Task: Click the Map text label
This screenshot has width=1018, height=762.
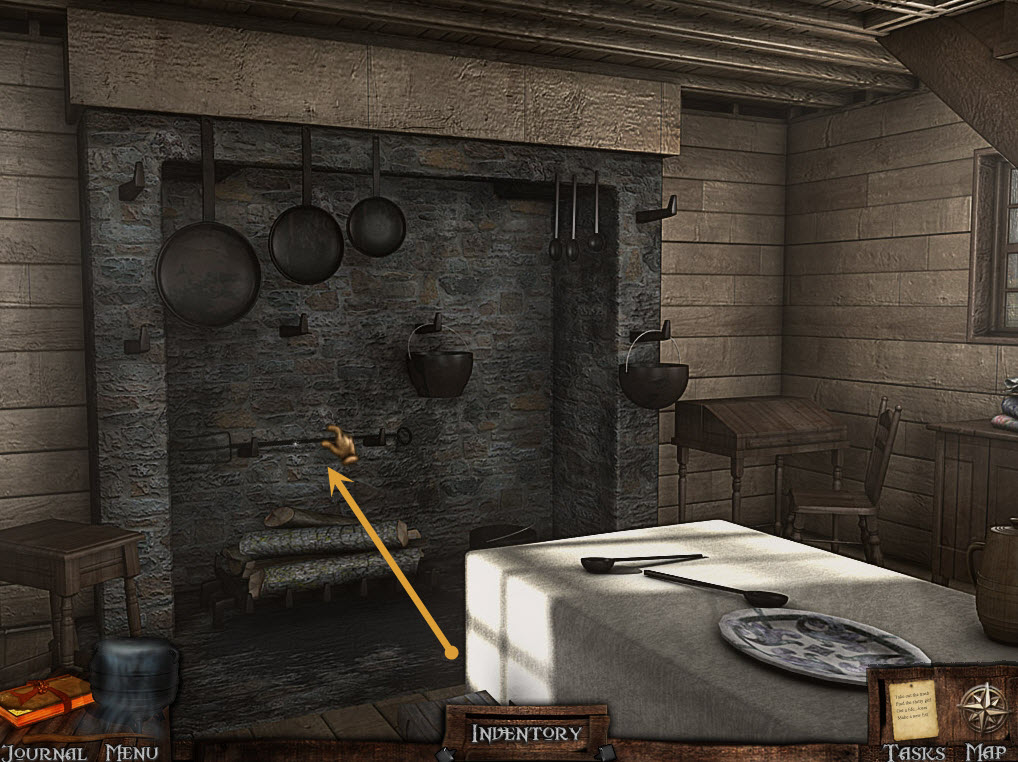Action: point(984,752)
